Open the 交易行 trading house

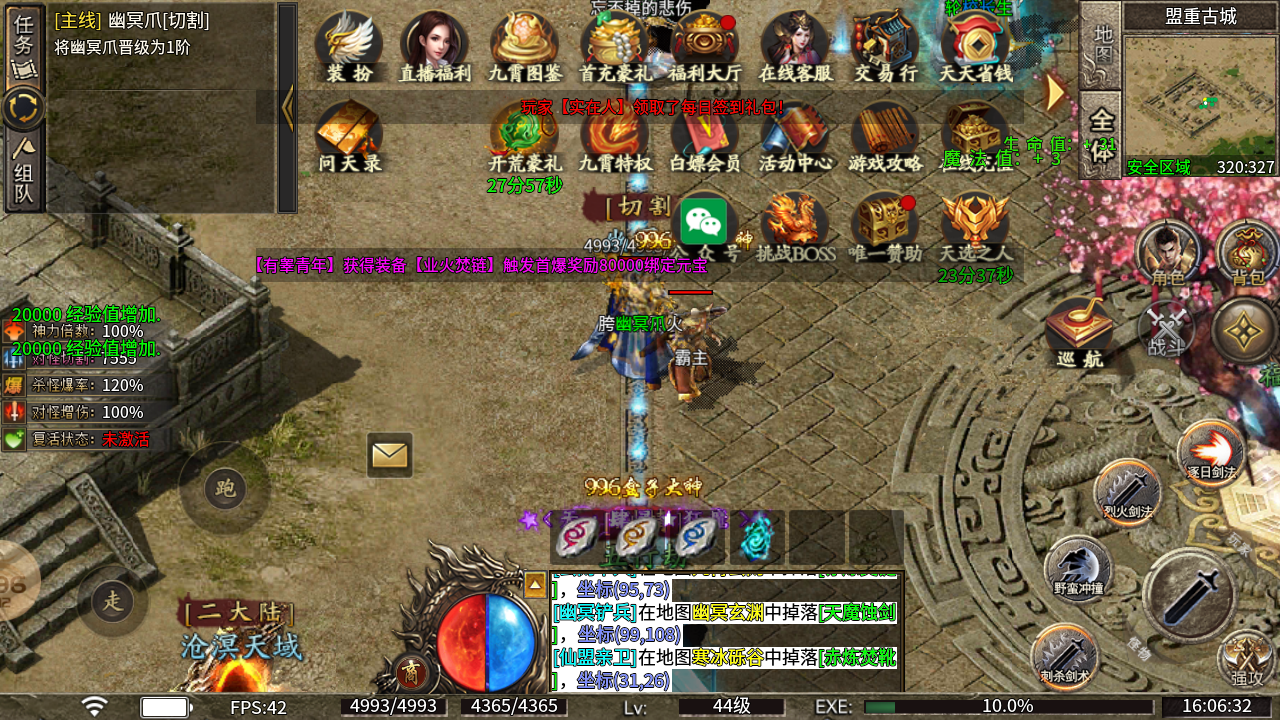[886, 45]
